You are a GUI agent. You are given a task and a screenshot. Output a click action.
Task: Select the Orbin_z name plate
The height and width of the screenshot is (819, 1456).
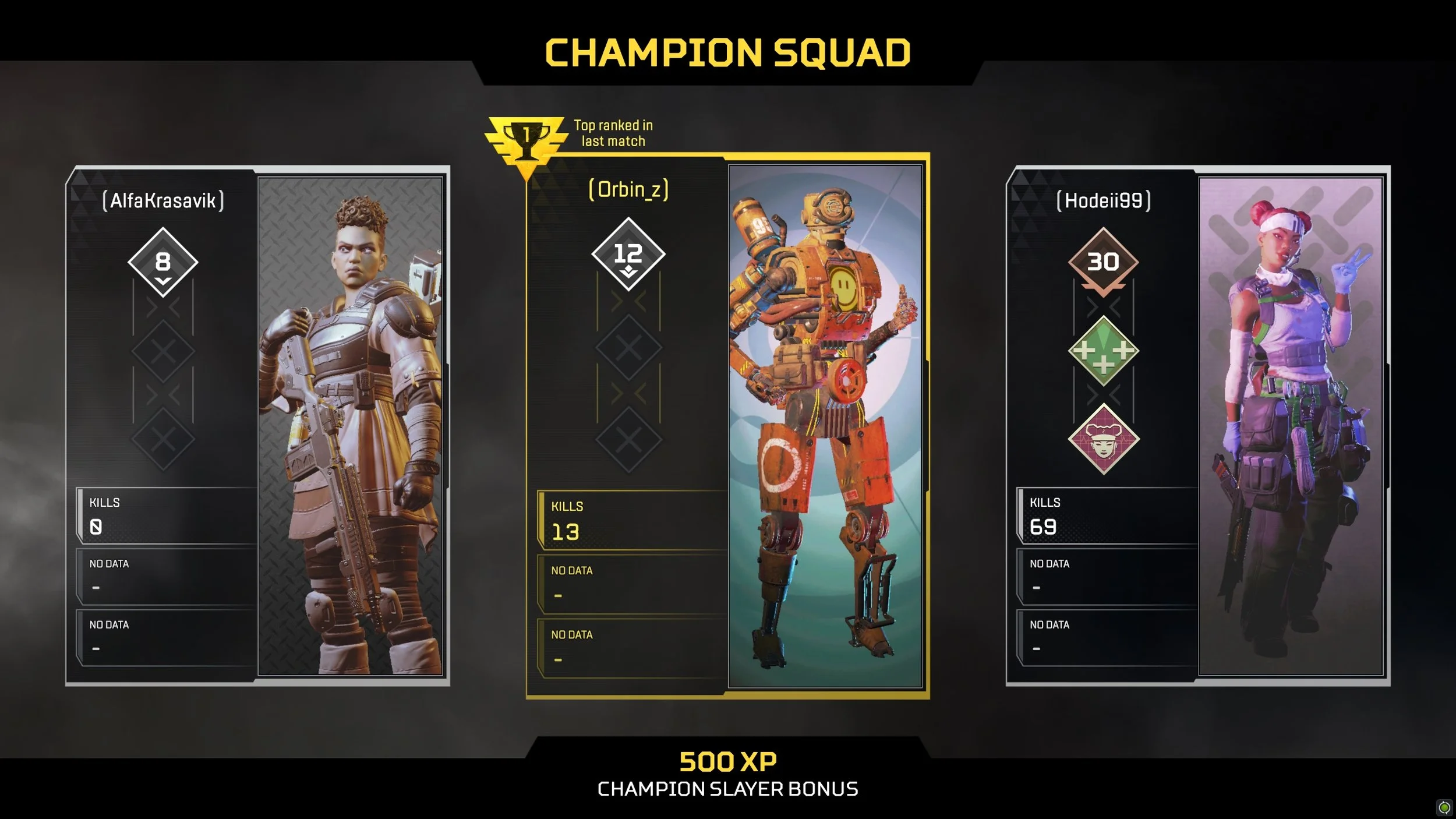pos(628,190)
